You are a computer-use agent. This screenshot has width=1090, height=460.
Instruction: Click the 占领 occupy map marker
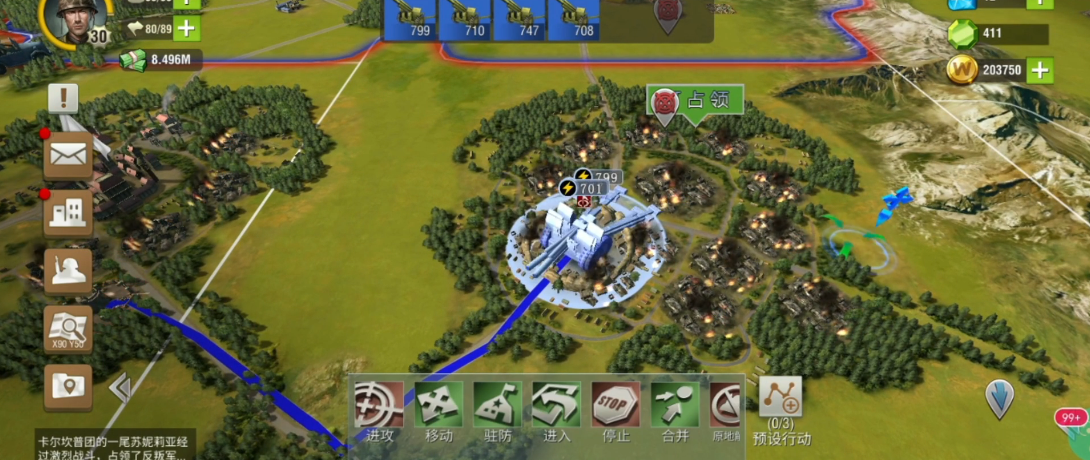click(x=696, y=101)
